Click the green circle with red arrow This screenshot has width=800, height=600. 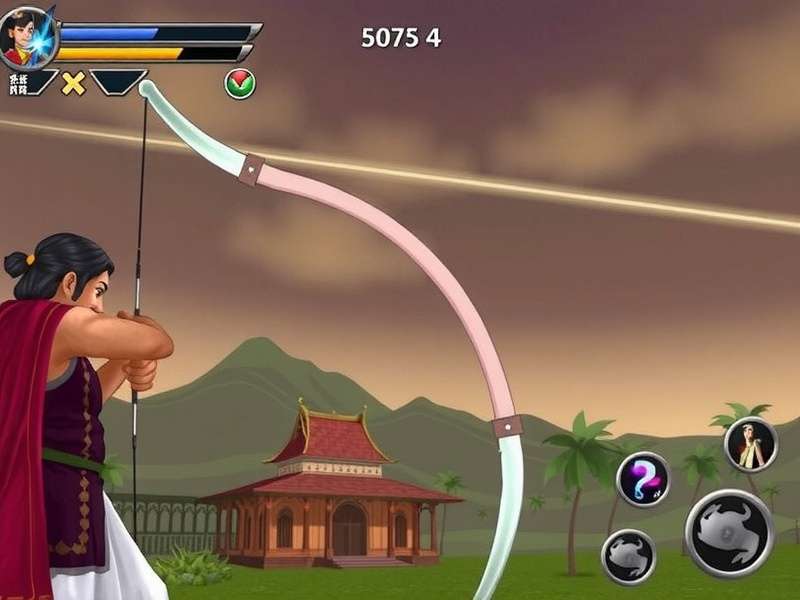pyautogui.click(x=240, y=84)
